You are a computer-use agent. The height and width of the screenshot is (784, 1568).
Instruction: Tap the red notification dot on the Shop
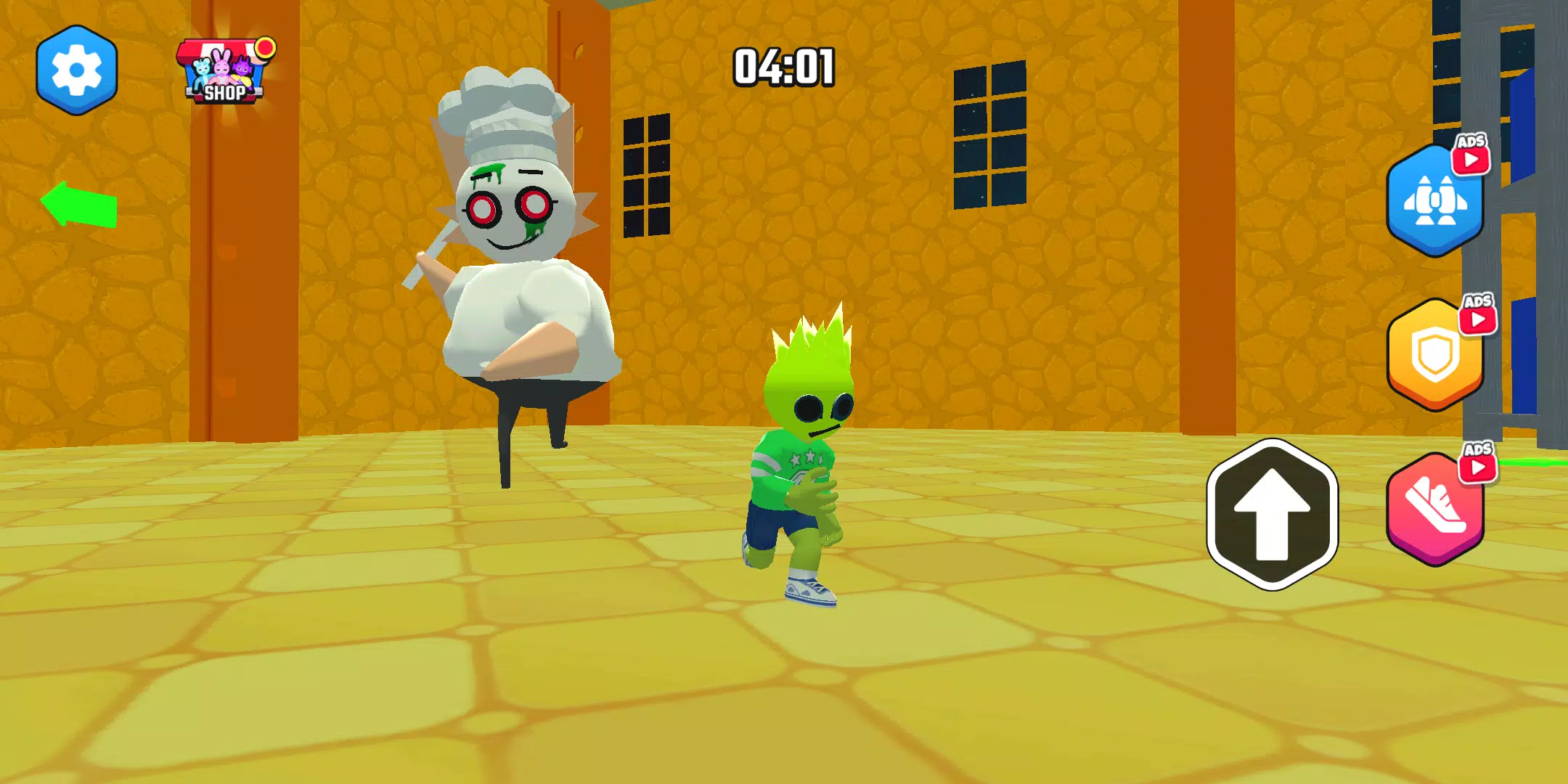(266, 49)
